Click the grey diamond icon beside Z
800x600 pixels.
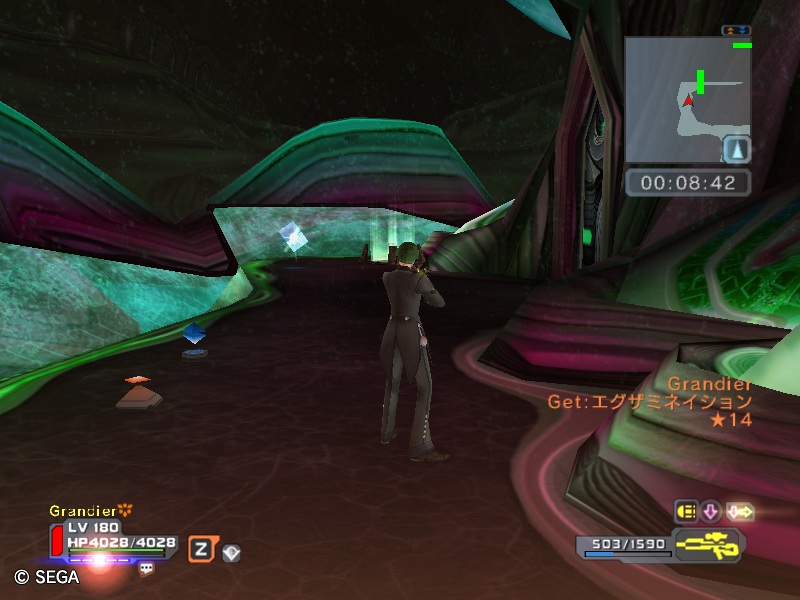coord(231,551)
